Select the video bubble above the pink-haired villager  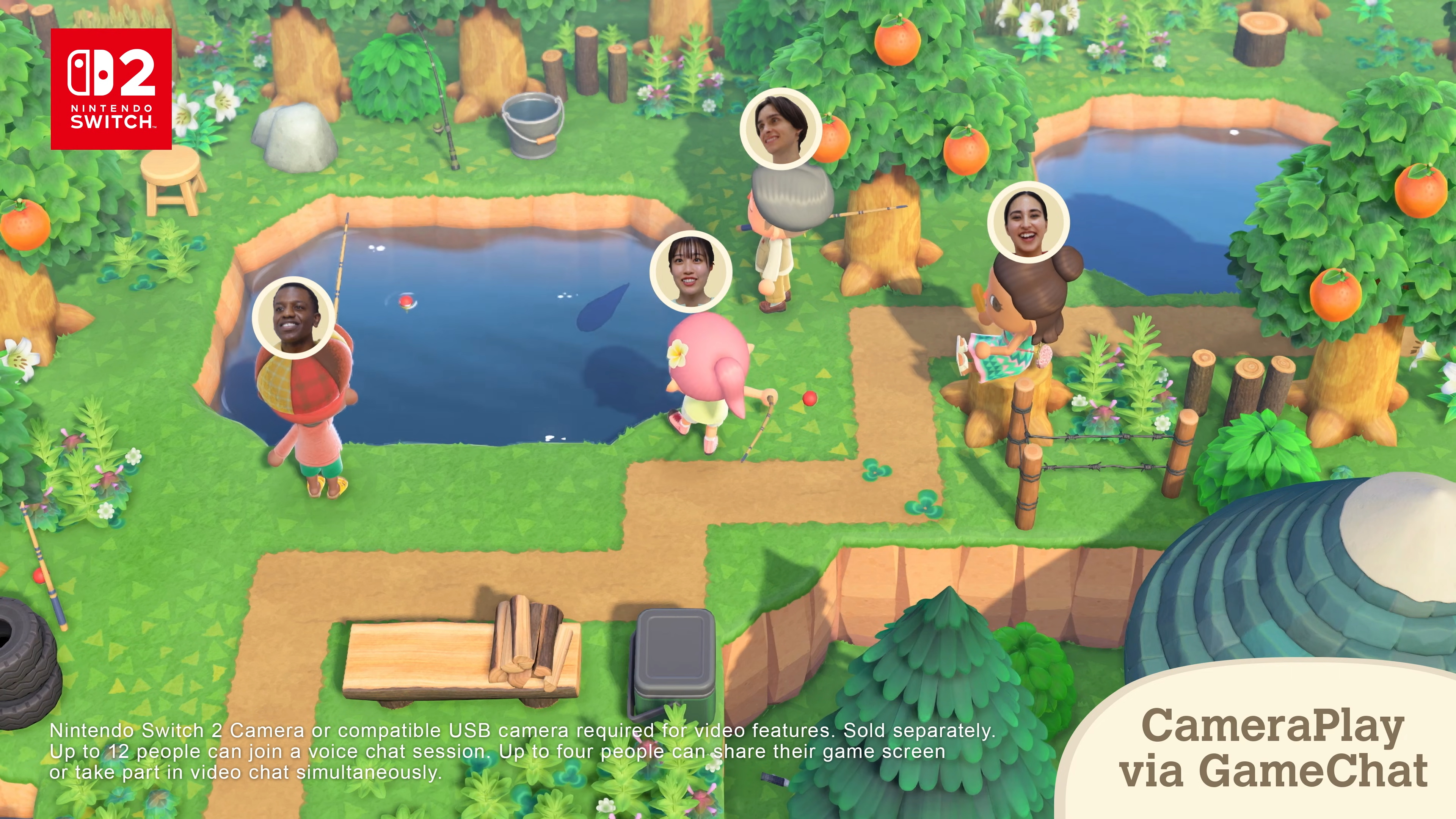coord(690,272)
